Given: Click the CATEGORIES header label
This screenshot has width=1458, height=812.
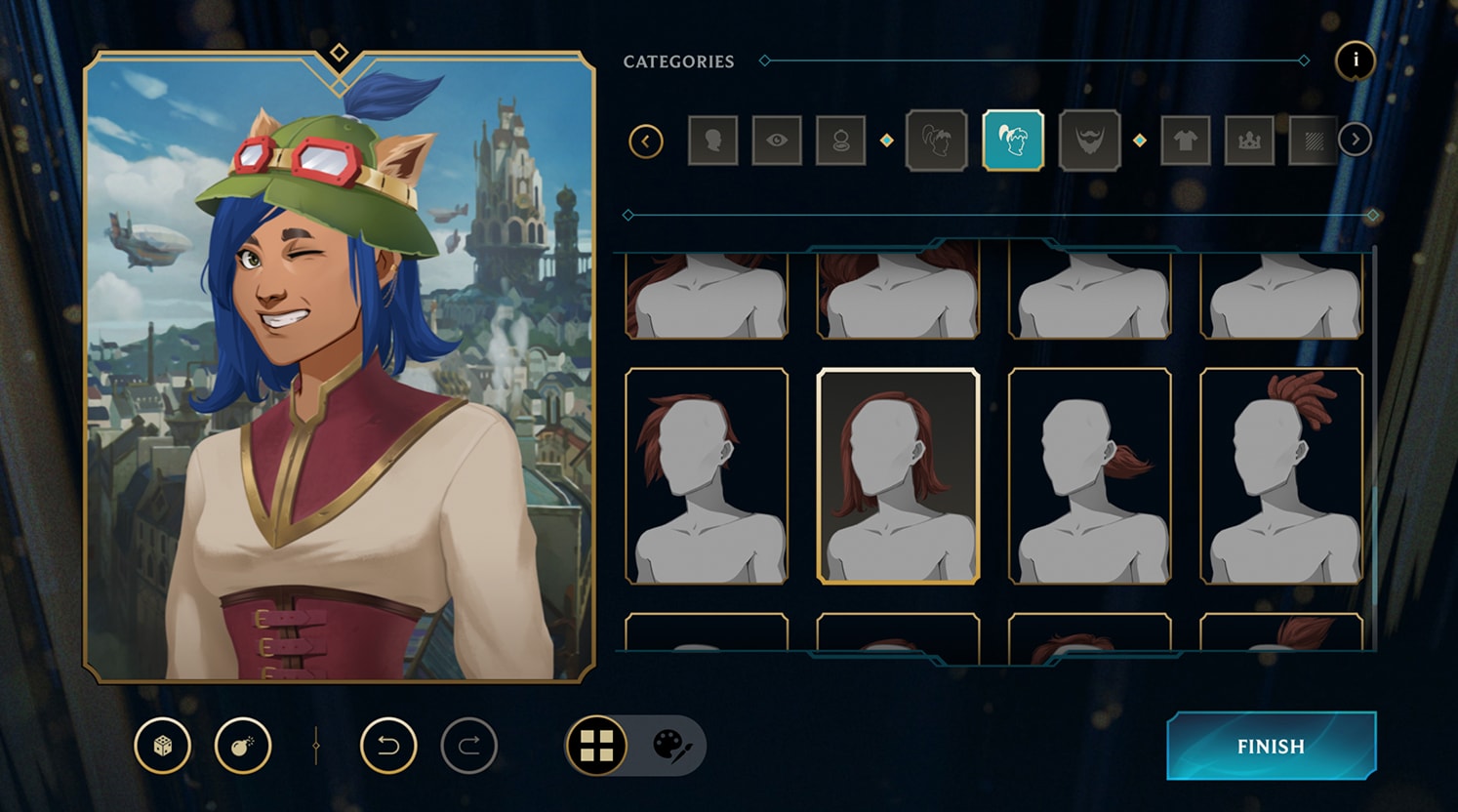Looking at the screenshot, I should [x=678, y=61].
